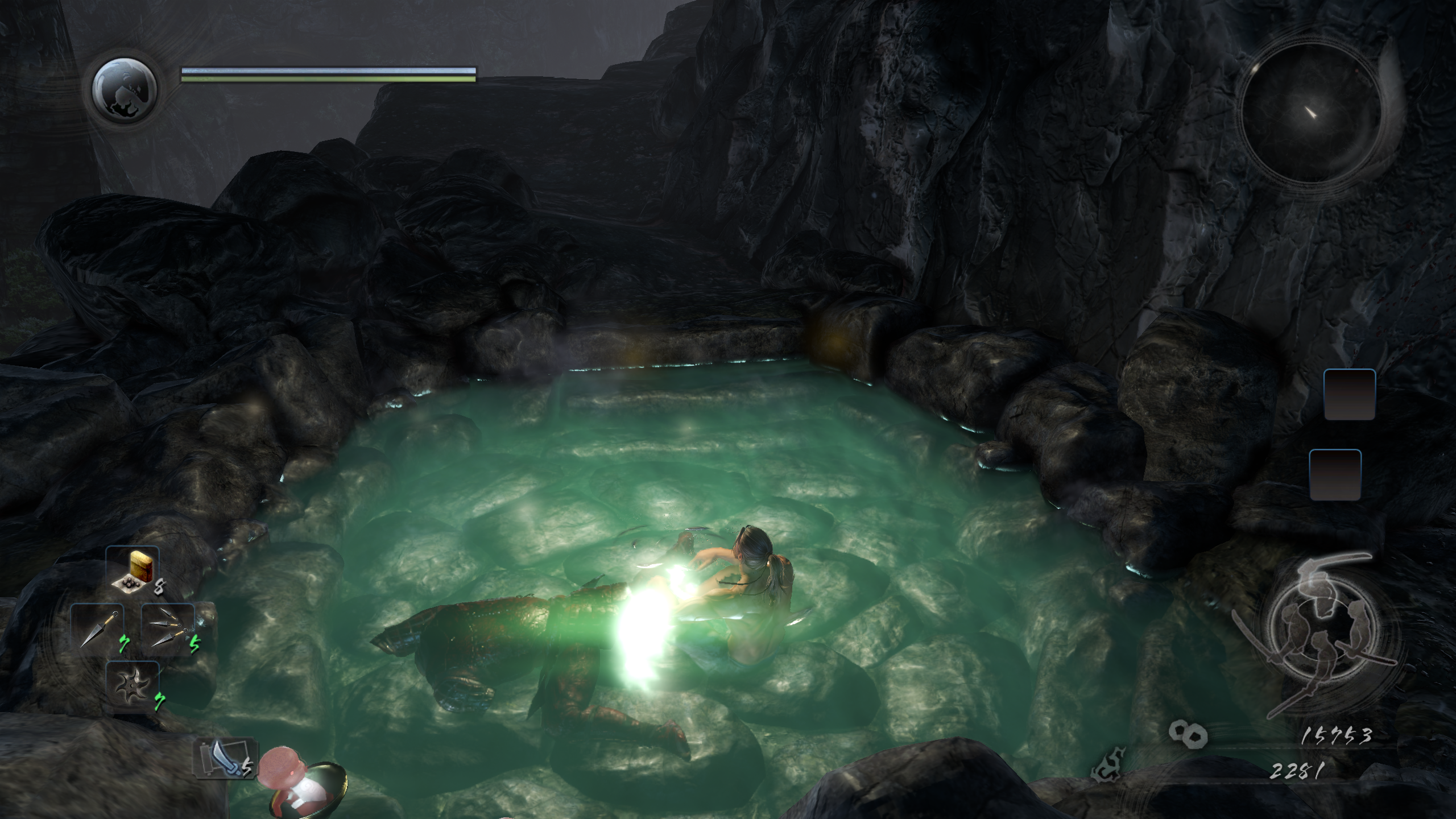
Task: Use the single kunai quick slot
Action: 98,629
